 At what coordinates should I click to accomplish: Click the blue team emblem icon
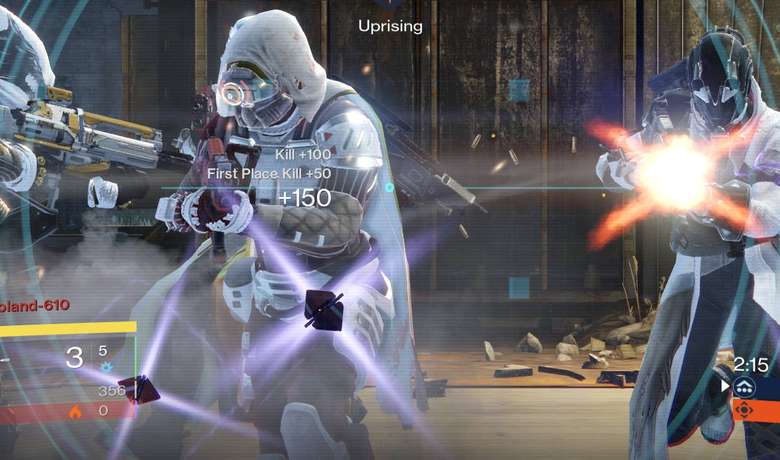pos(744,386)
